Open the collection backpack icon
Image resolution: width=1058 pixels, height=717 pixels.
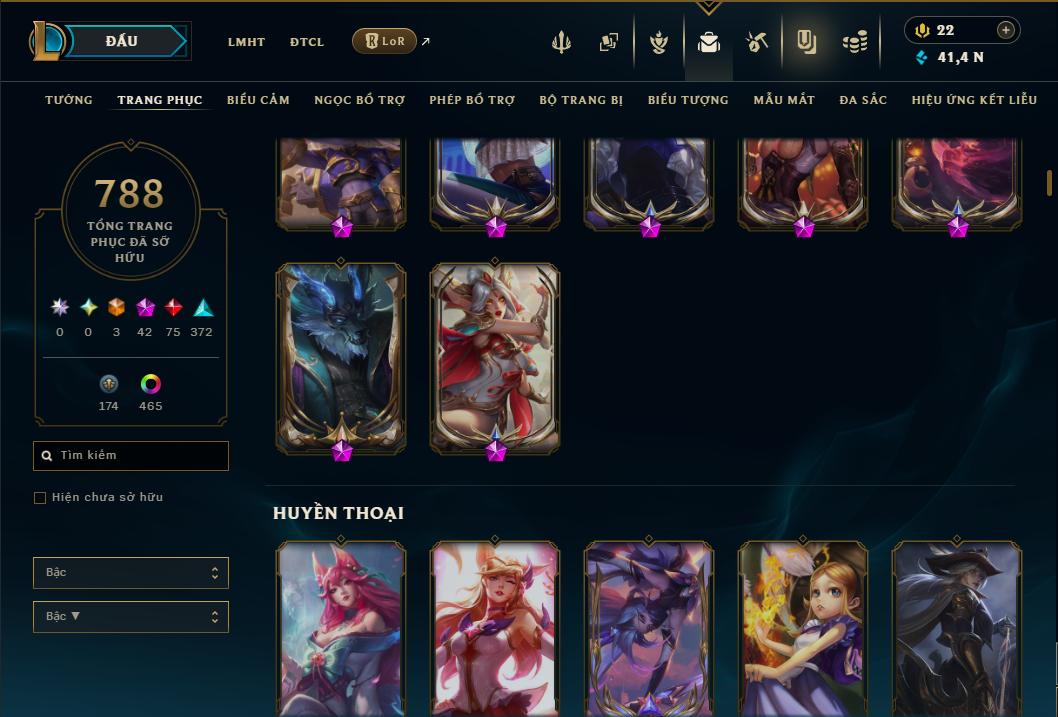coord(709,42)
